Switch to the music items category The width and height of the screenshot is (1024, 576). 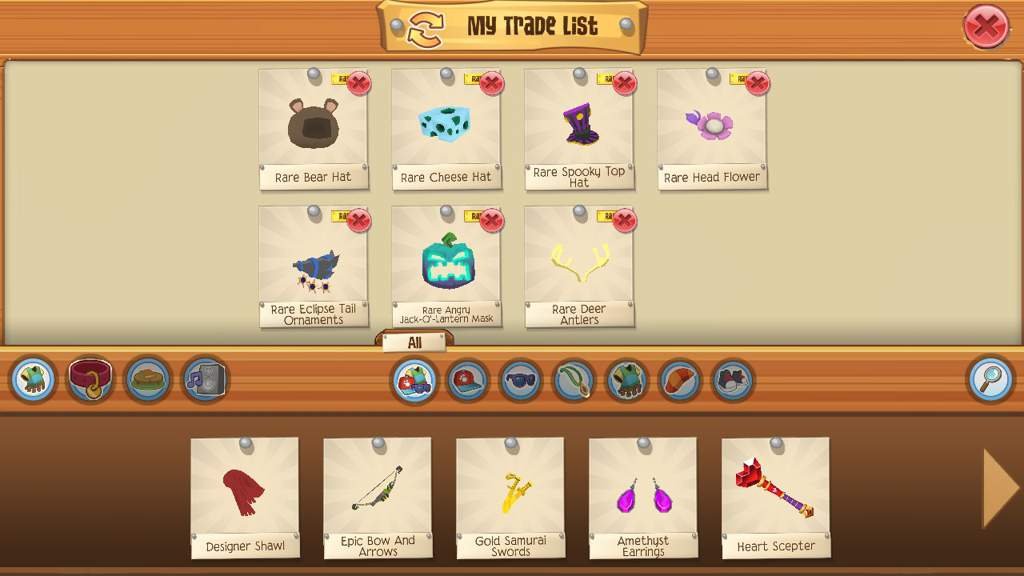[x=204, y=380]
